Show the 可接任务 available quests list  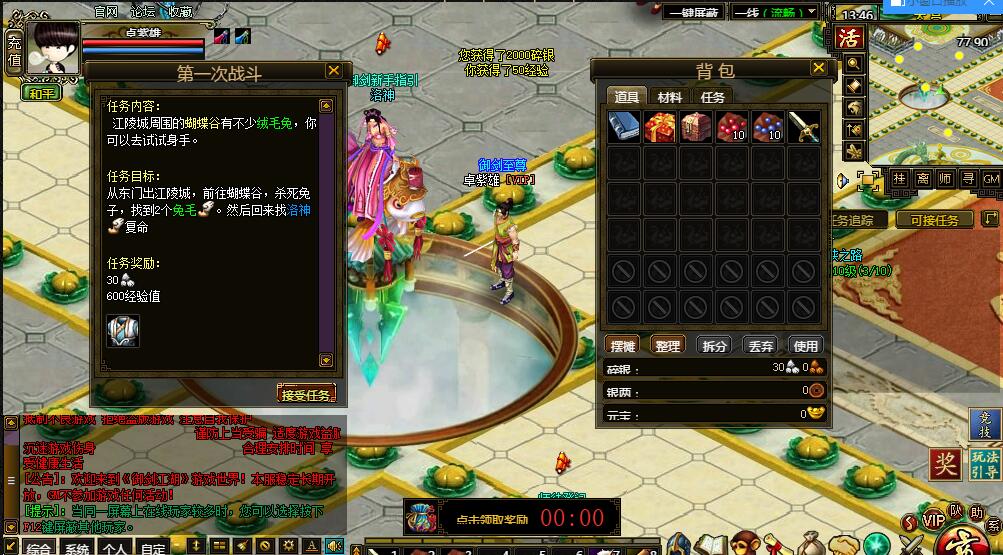[x=933, y=220]
